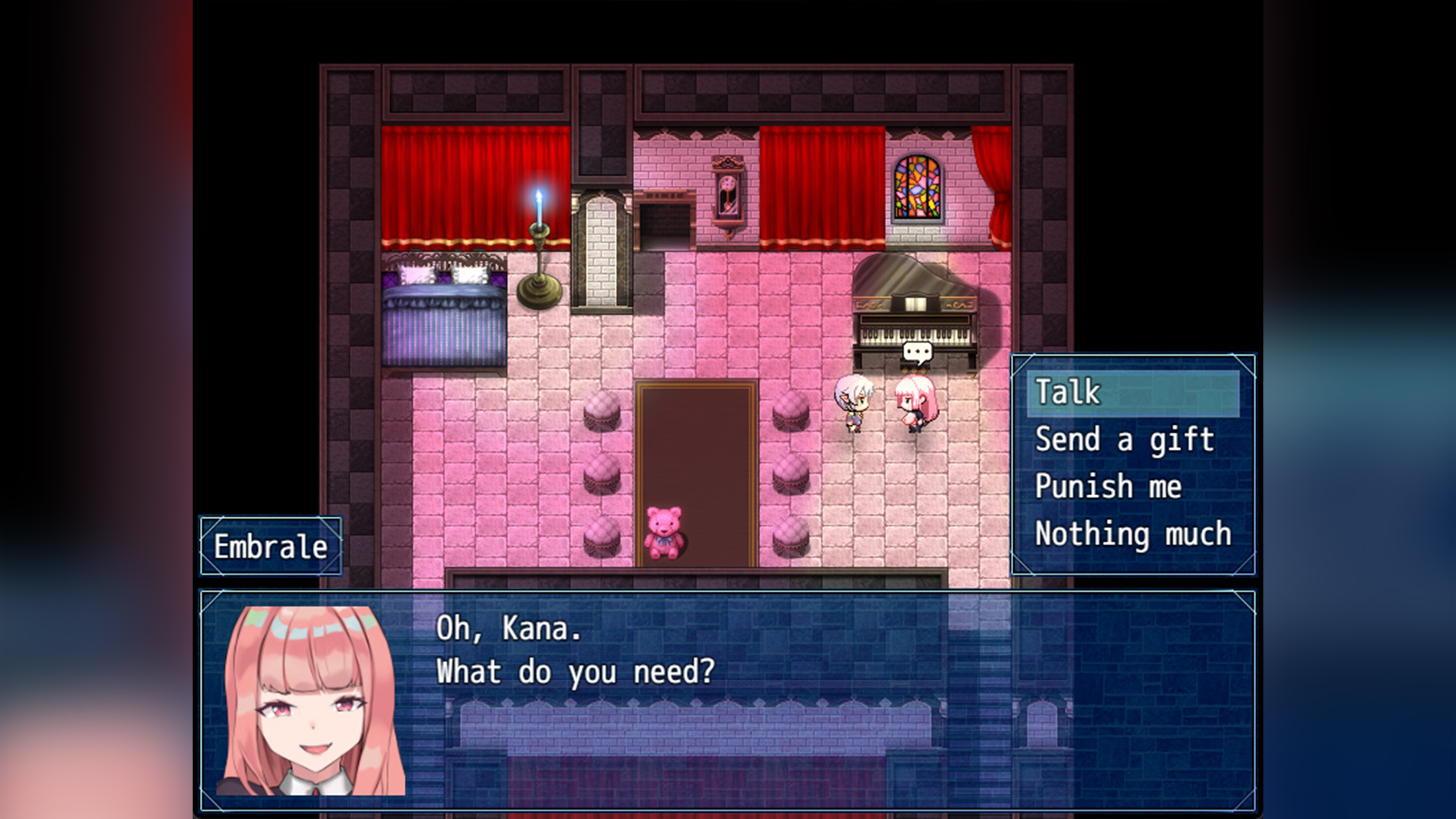Choose "Nothing much" to end conversation
This screenshot has width=1456, height=819.
1133,534
